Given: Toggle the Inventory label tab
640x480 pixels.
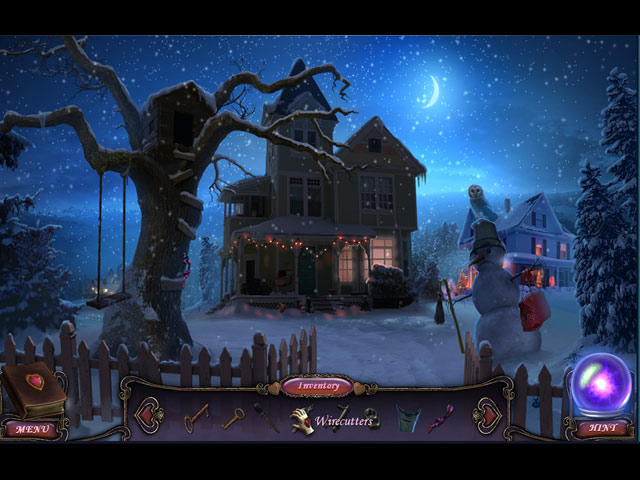Looking at the screenshot, I should click(317, 386).
